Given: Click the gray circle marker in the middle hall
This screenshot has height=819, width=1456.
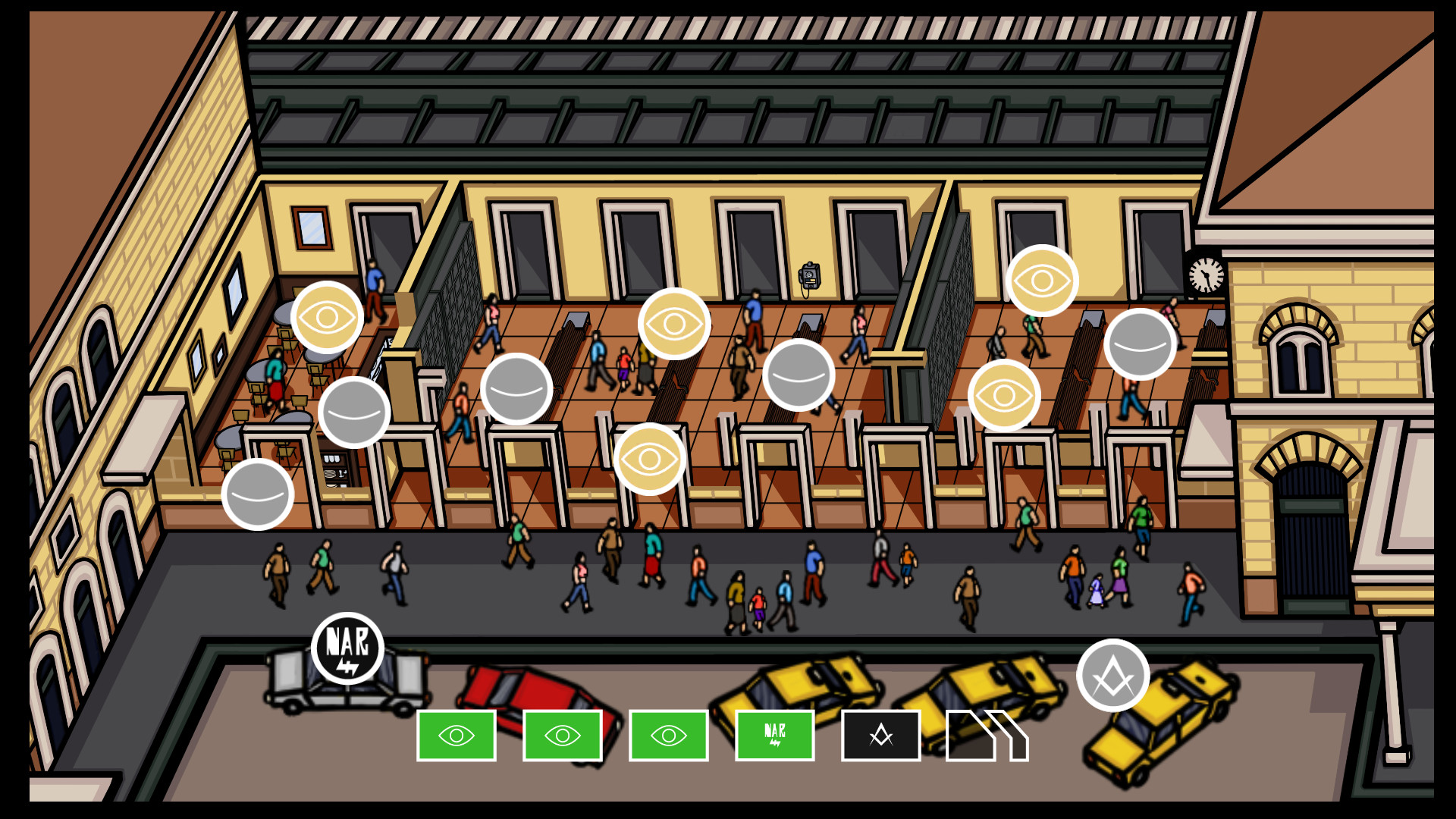Looking at the screenshot, I should [x=798, y=377].
